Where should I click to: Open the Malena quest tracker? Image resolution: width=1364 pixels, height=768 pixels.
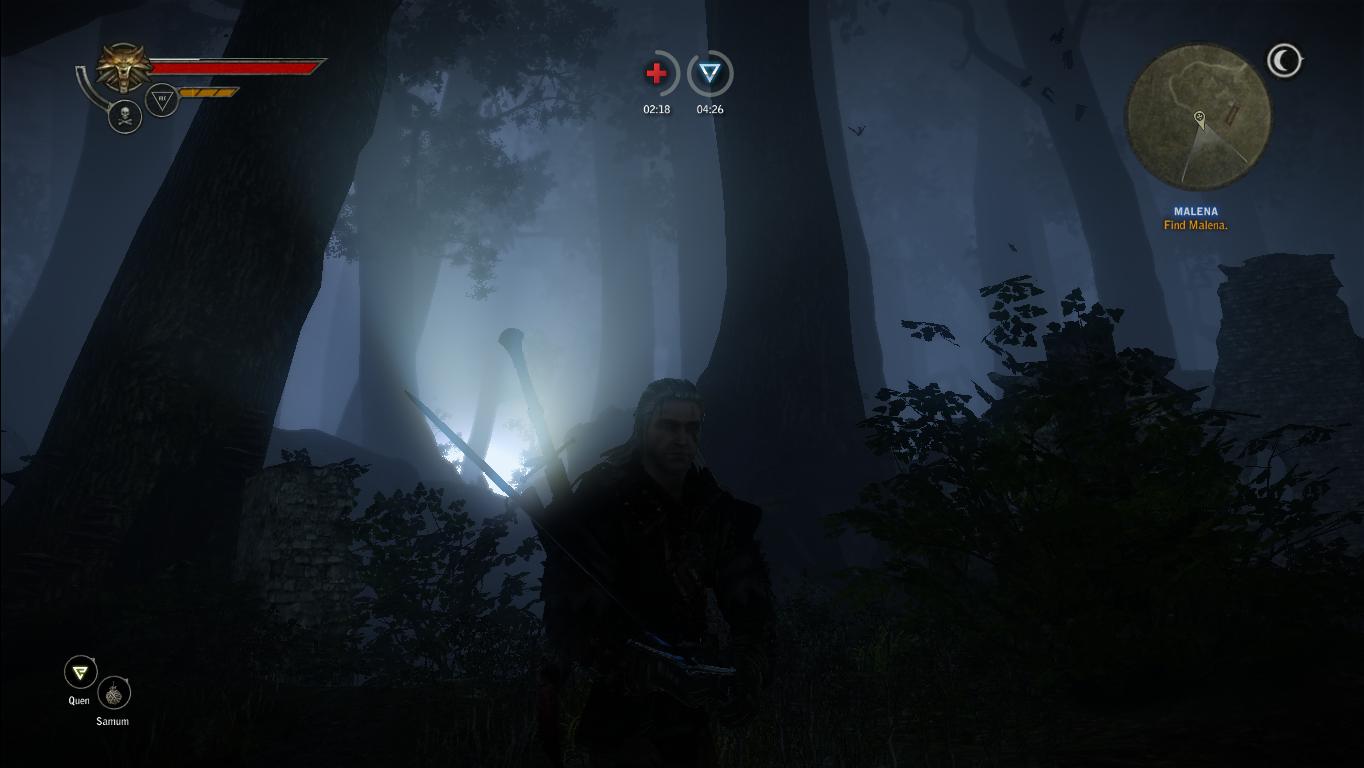point(1196,218)
